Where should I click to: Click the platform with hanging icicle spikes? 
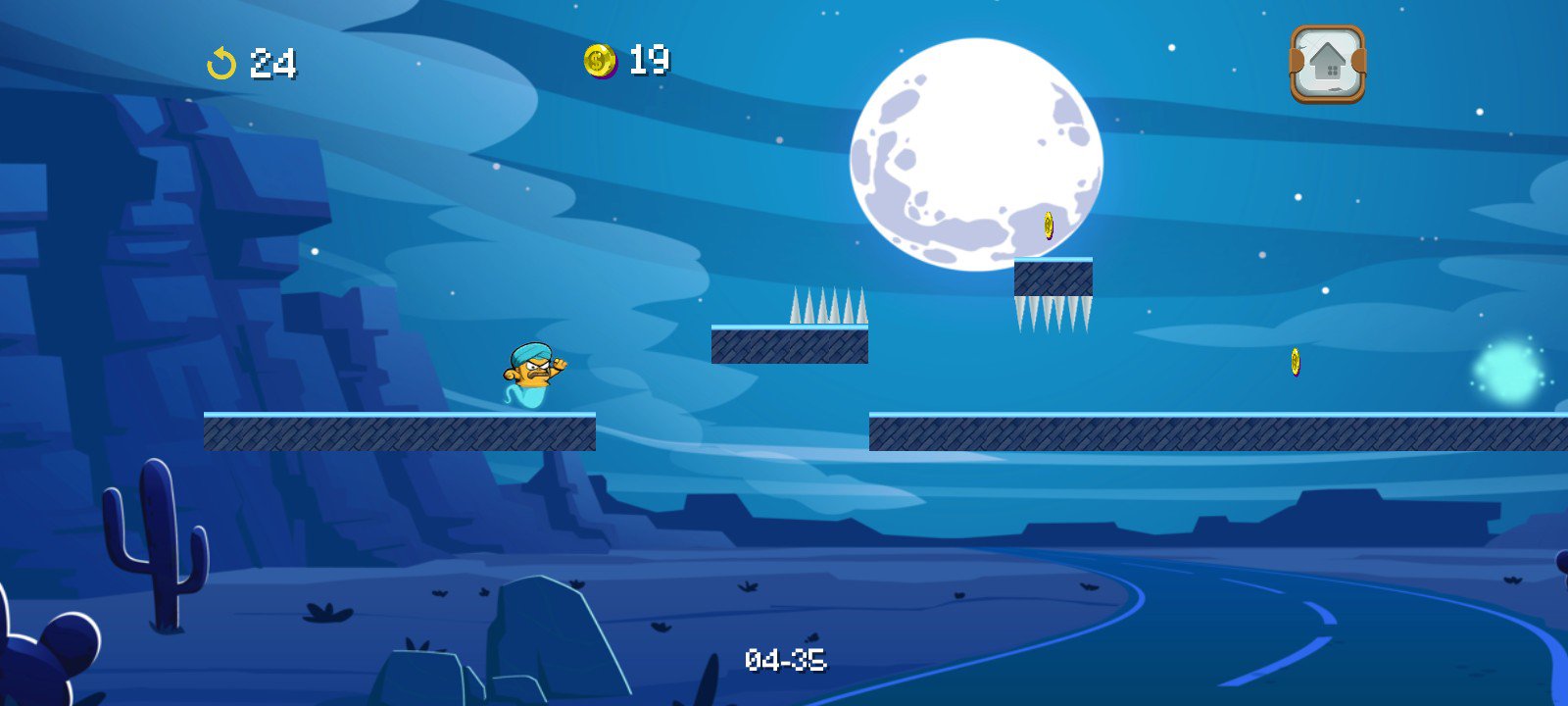1055,279
